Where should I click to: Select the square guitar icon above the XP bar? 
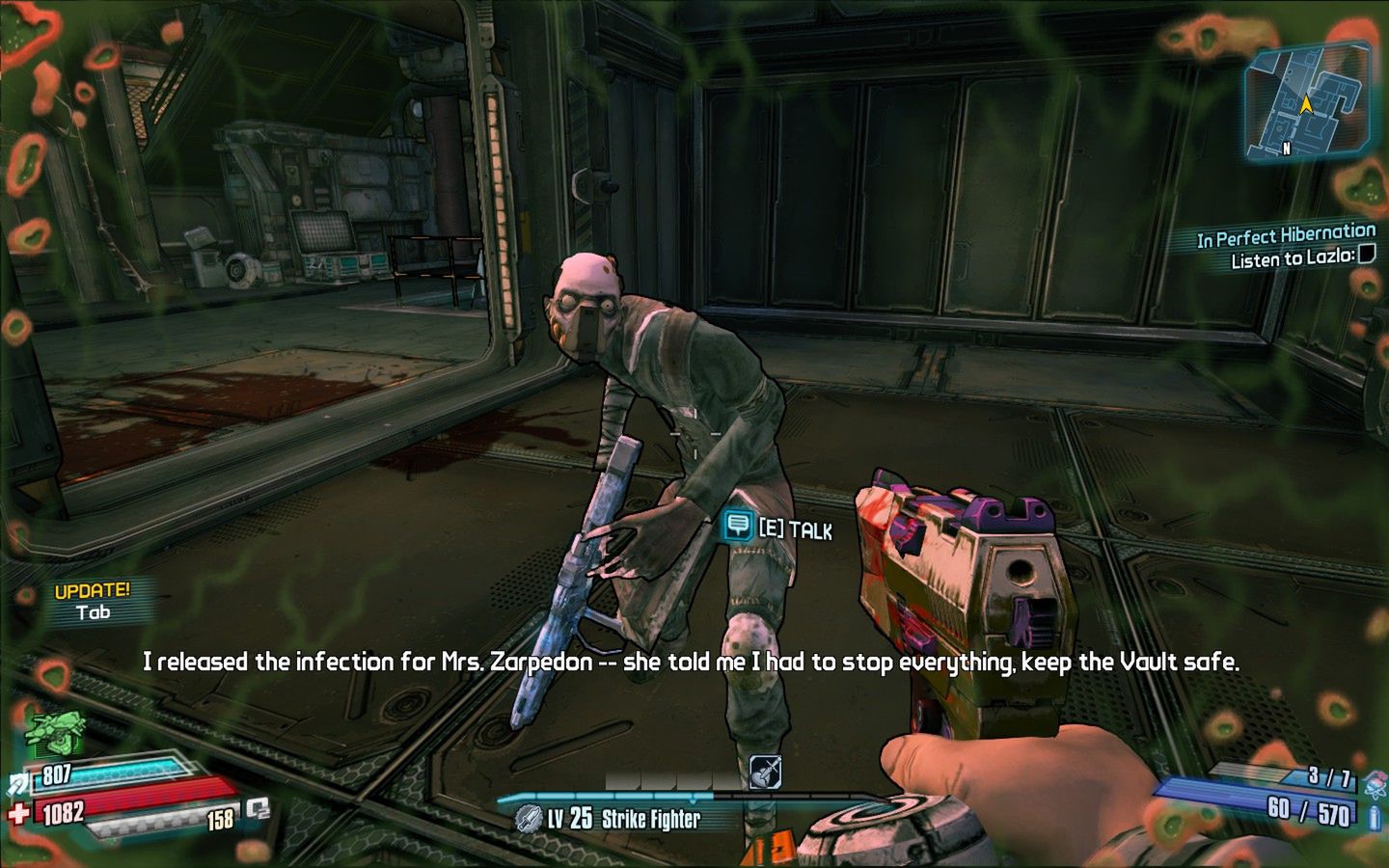[765, 772]
